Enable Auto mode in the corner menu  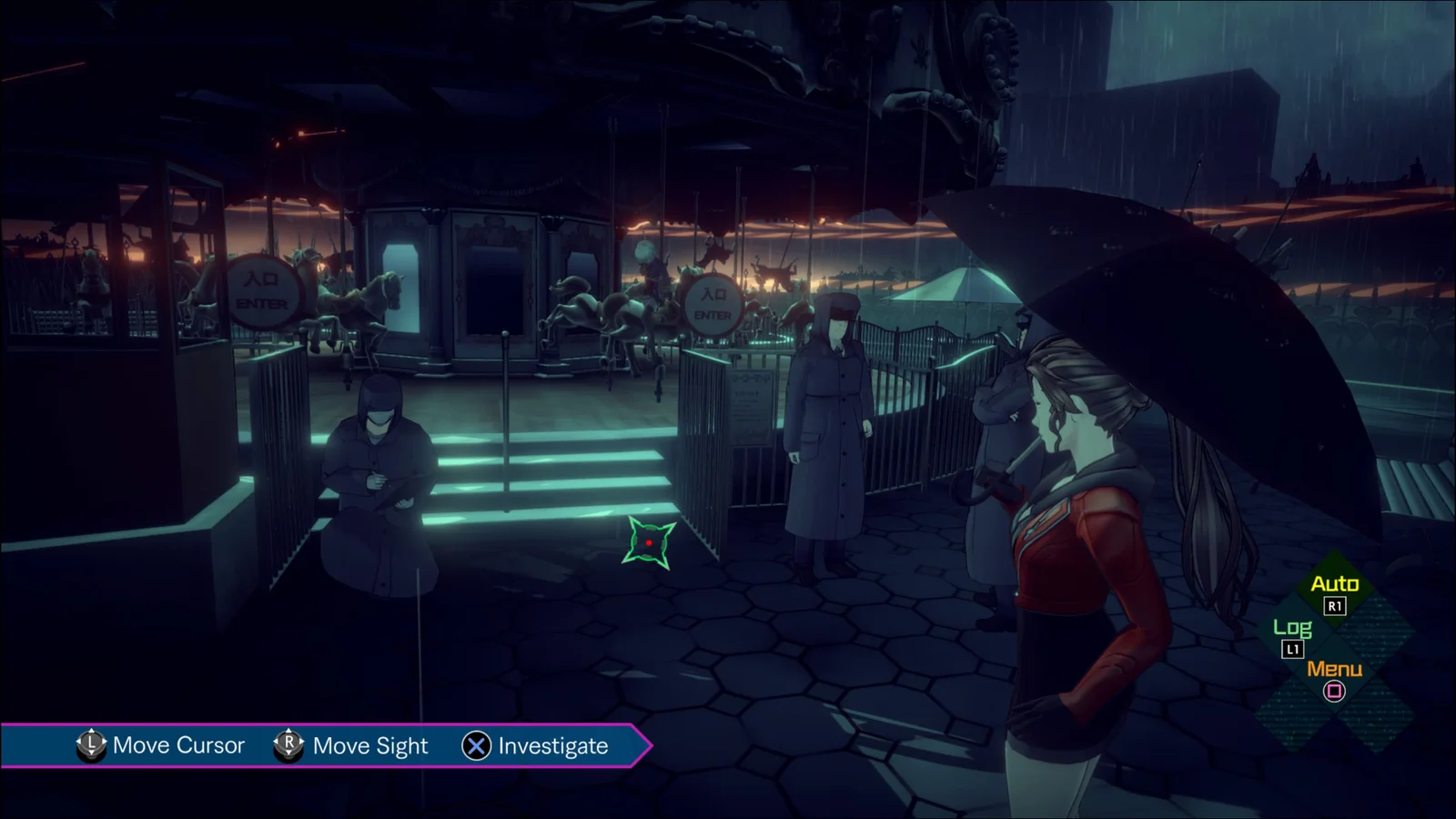pyautogui.click(x=1334, y=585)
